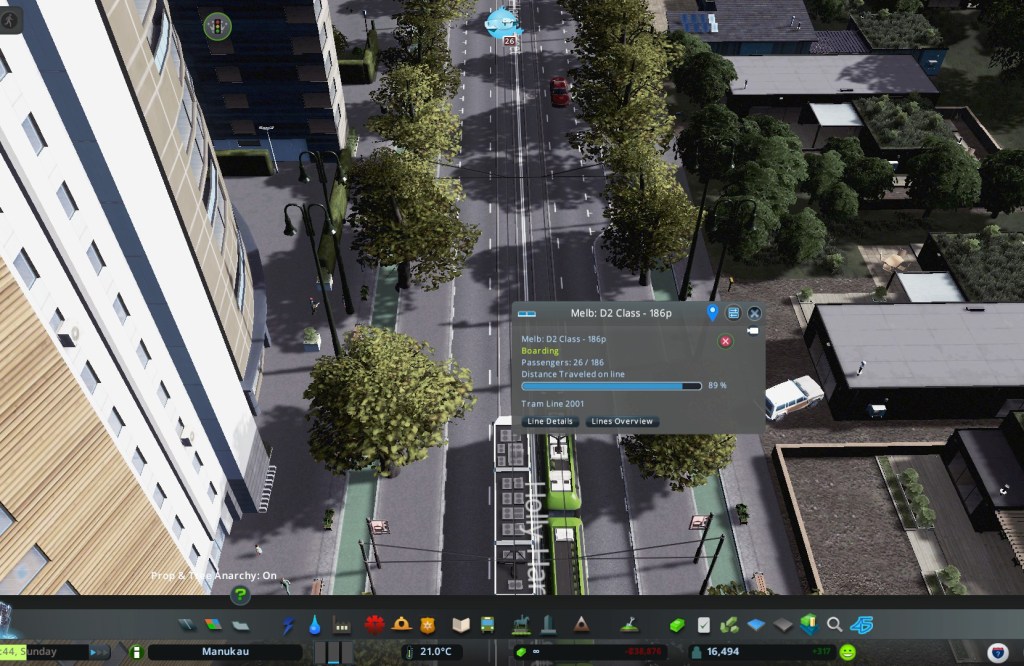Click the blue location pin in the tram panel

pyautogui.click(x=713, y=313)
